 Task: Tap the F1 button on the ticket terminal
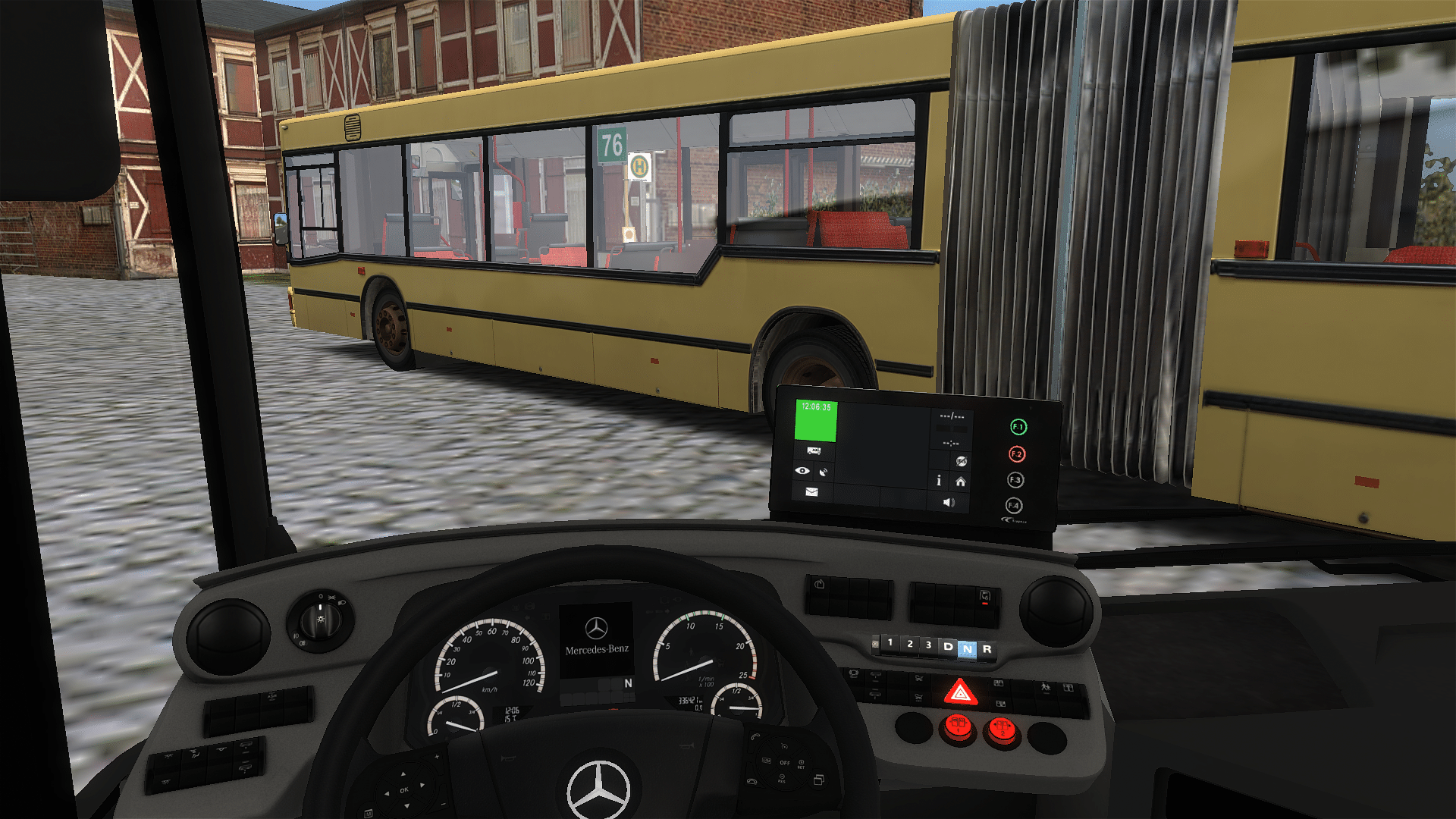pos(1018,428)
